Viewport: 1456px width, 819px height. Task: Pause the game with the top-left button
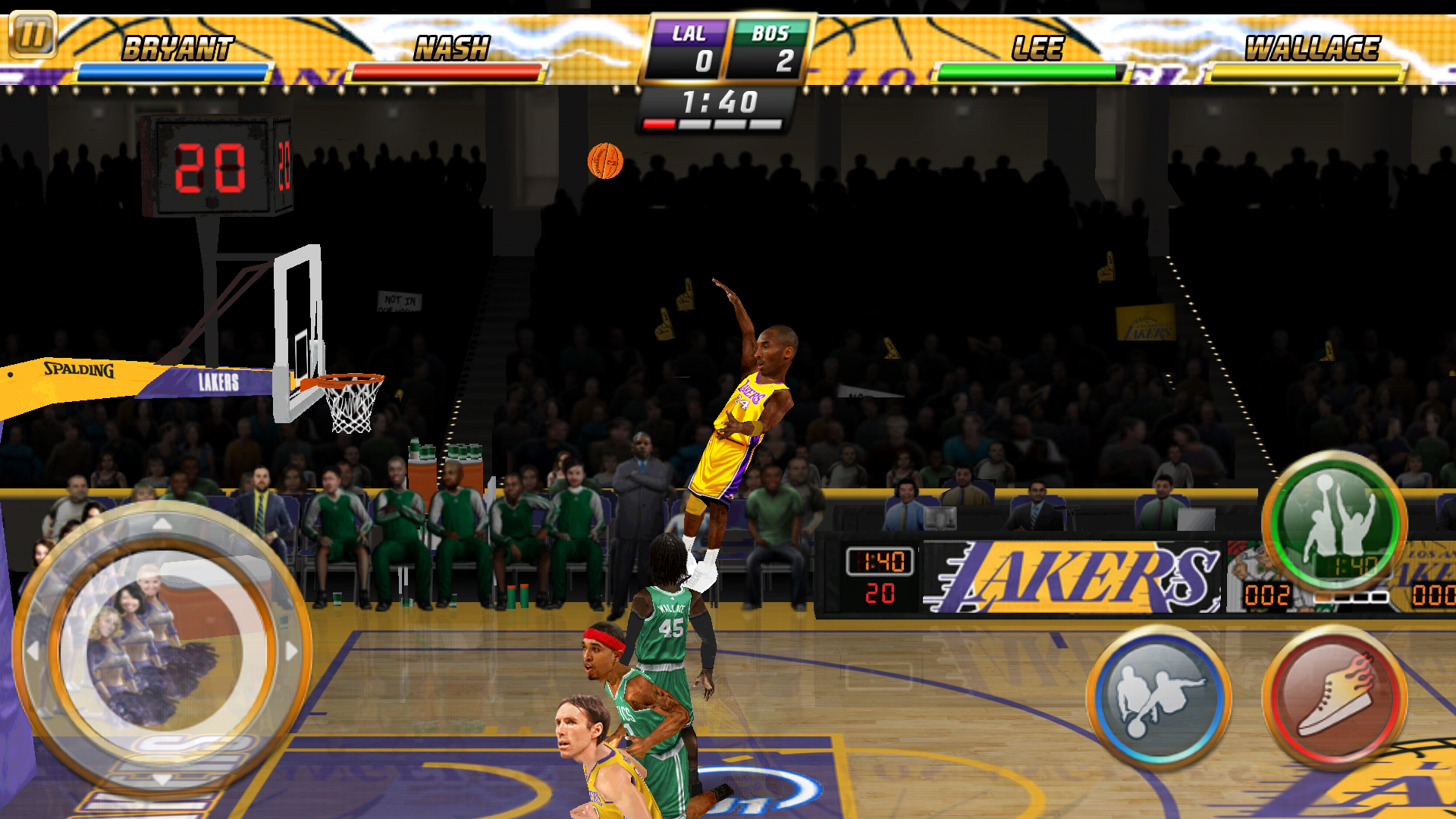click(33, 34)
